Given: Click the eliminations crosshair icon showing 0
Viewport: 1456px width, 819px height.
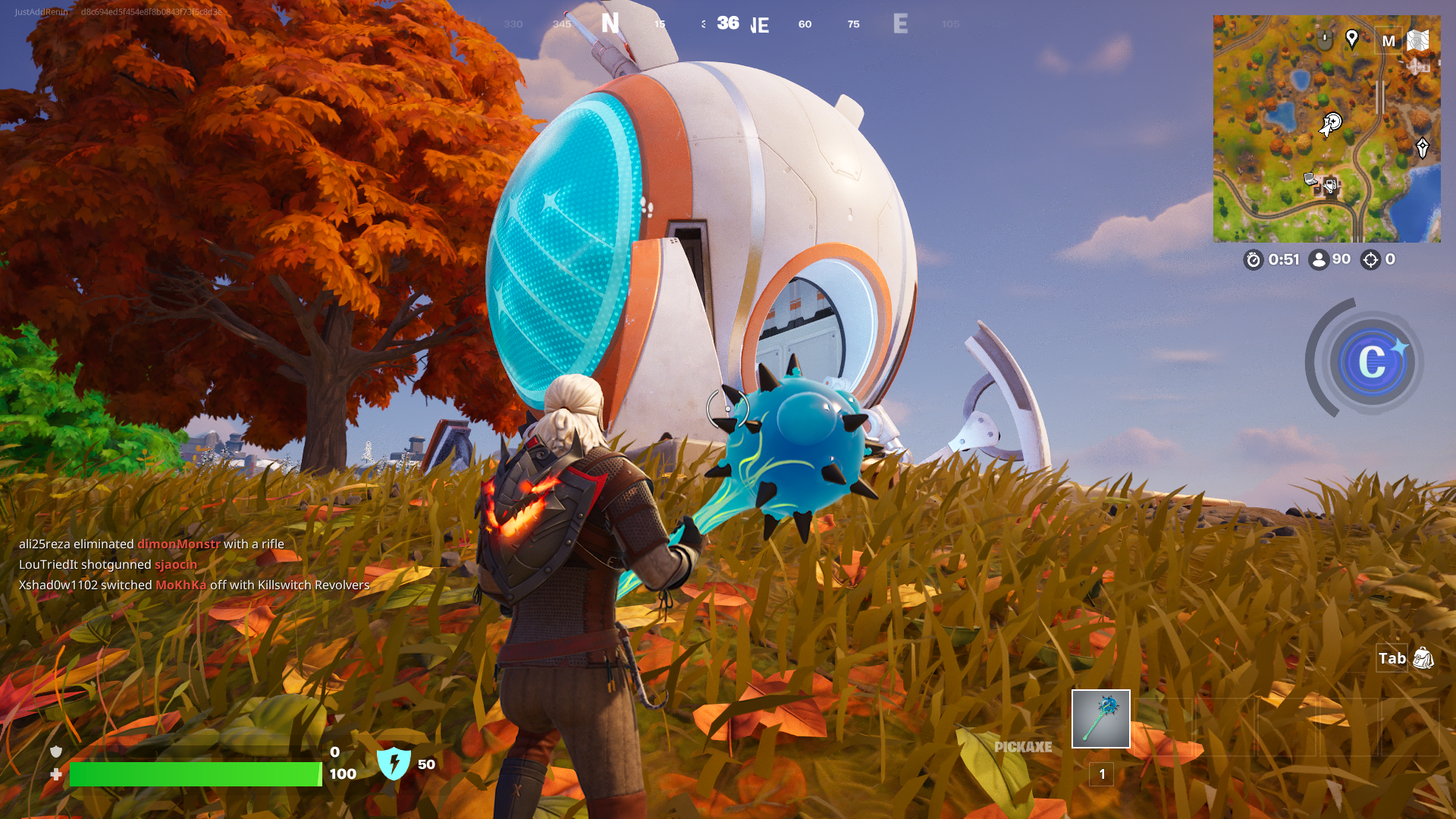Looking at the screenshot, I should (1370, 260).
